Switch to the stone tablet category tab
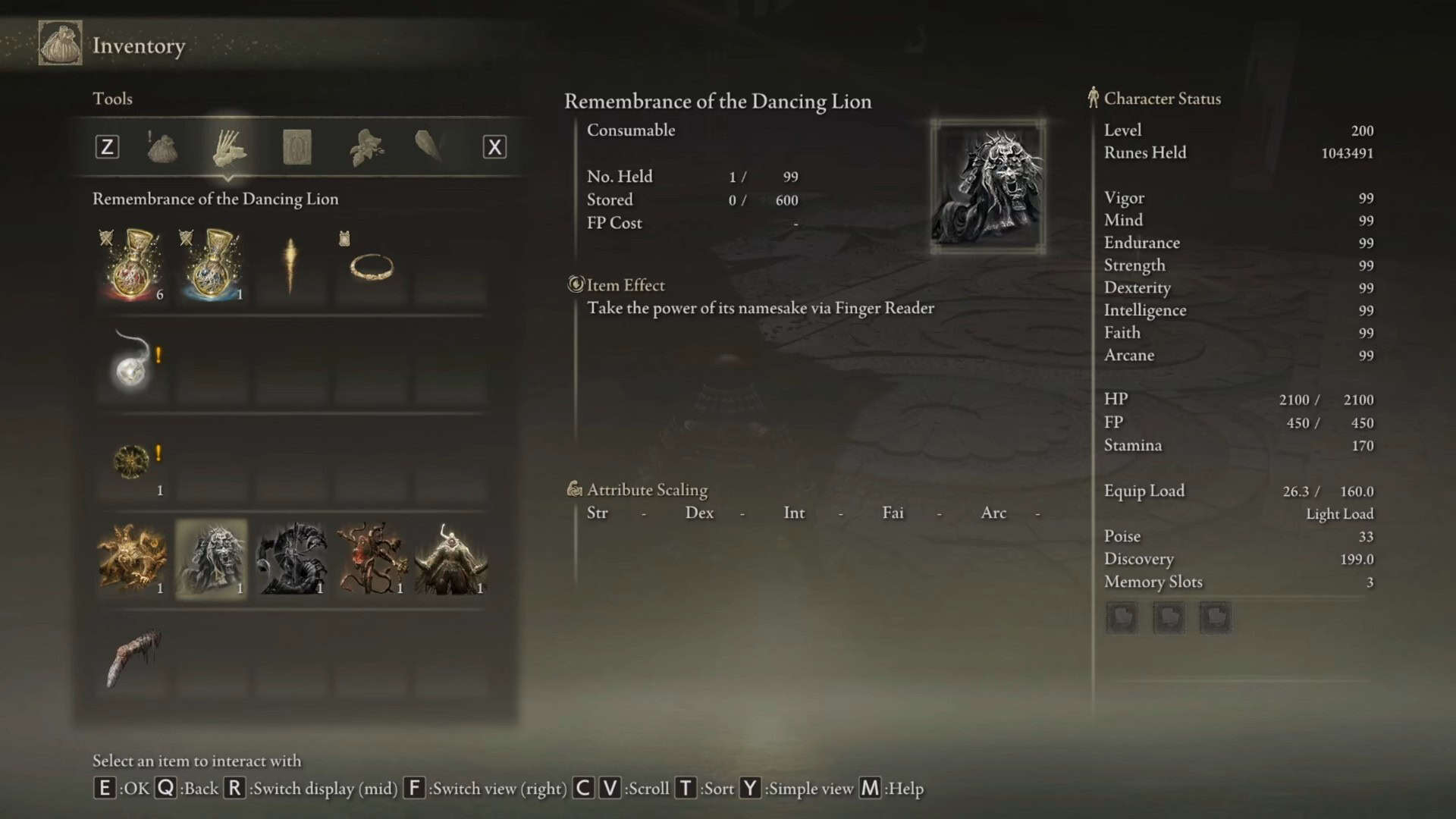This screenshot has width=1456, height=819. tap(297, 147)
